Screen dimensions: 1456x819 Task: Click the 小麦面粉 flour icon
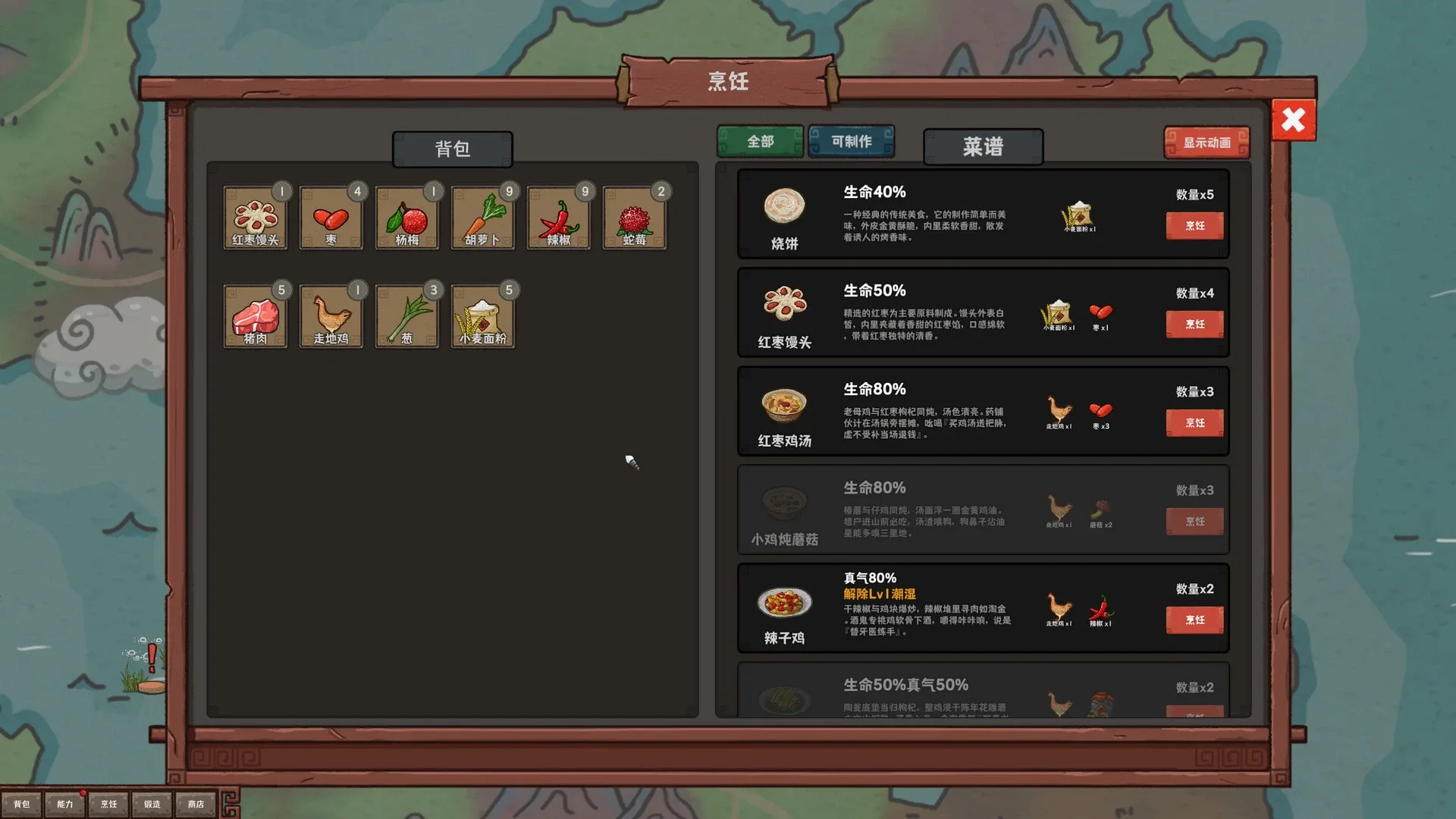483,315
